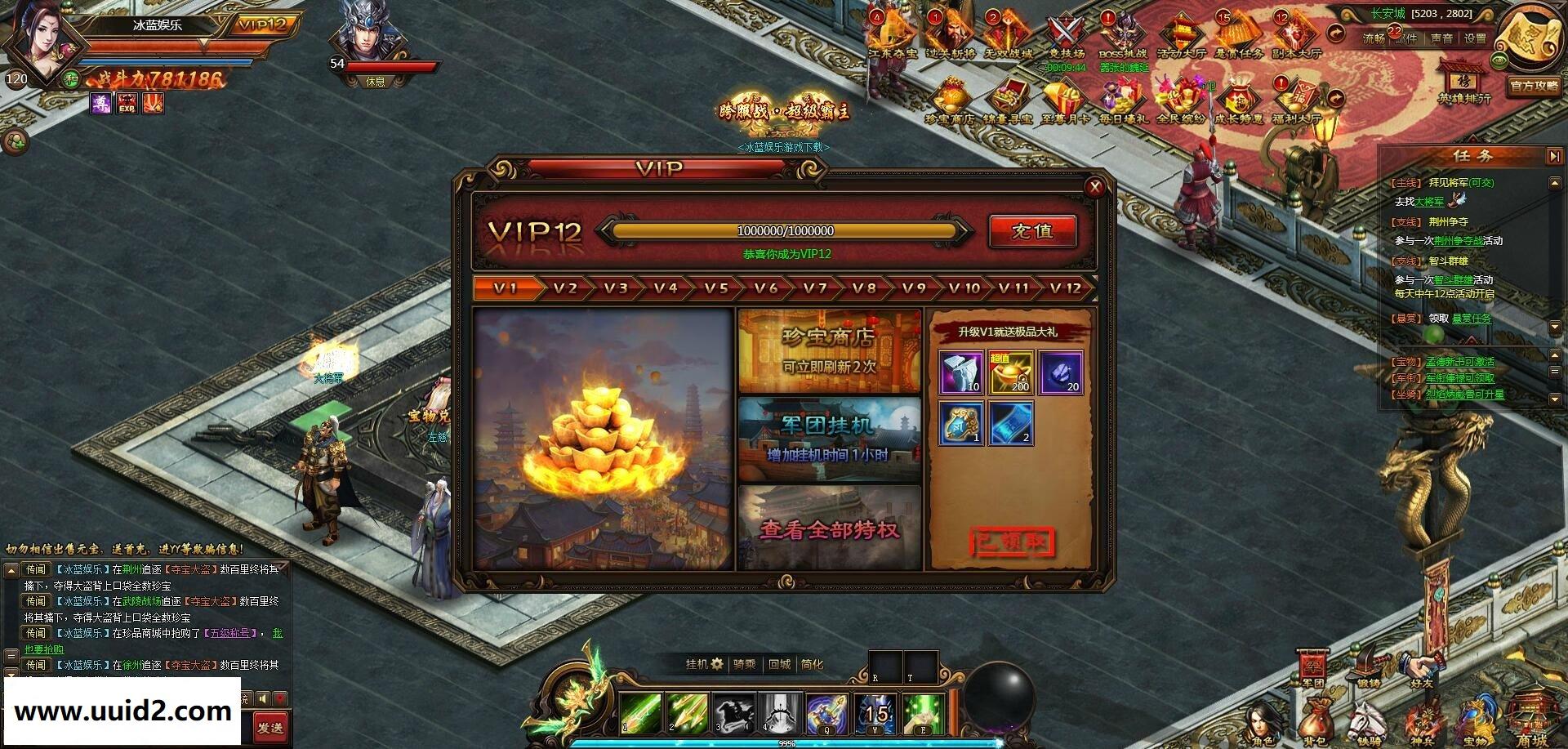Close the VIP window
Image resolution: width=1568 pixels, height=749 pixels.
point(1094,188)
